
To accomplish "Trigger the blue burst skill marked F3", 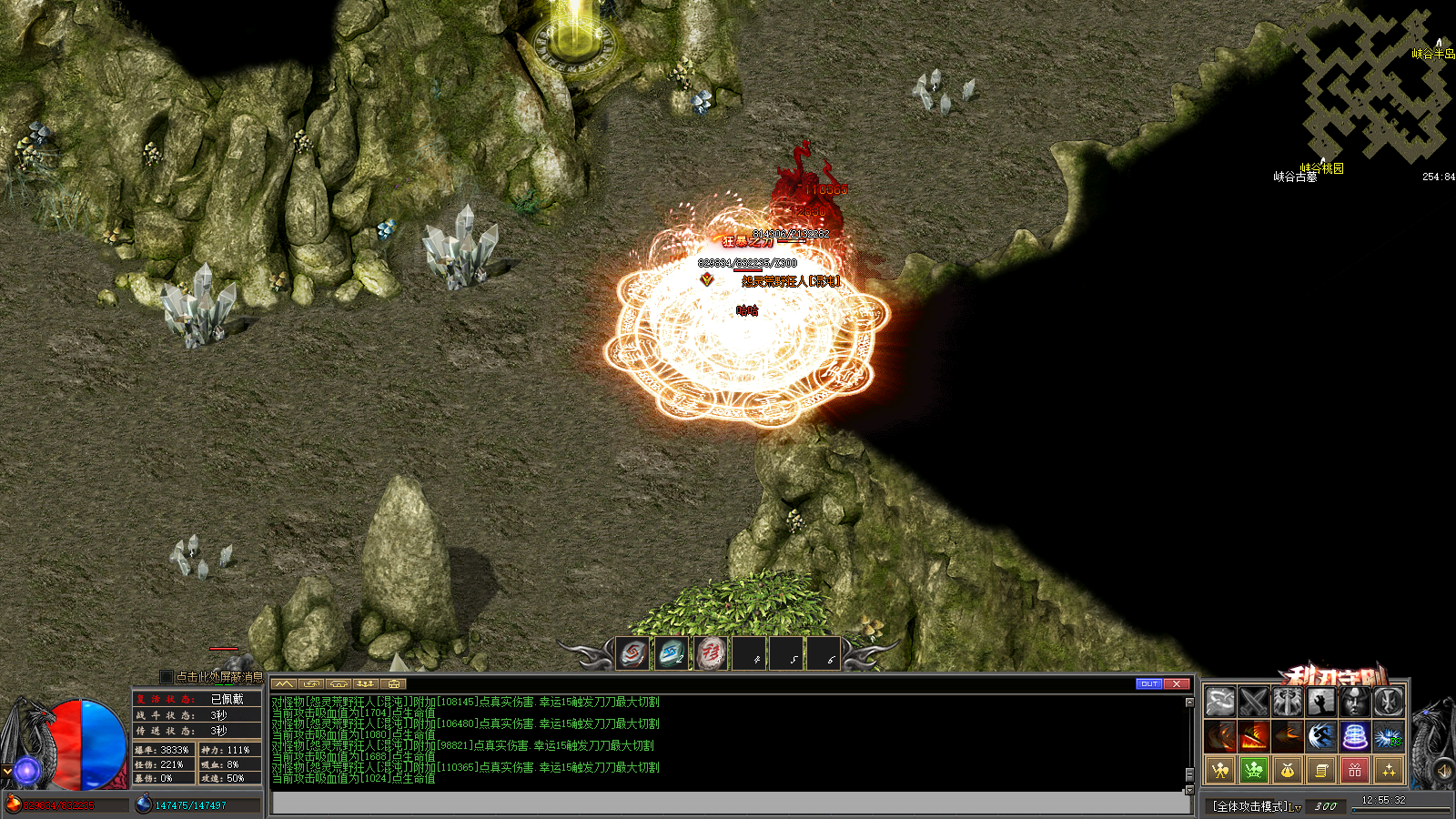I will tap(1388, 735).
